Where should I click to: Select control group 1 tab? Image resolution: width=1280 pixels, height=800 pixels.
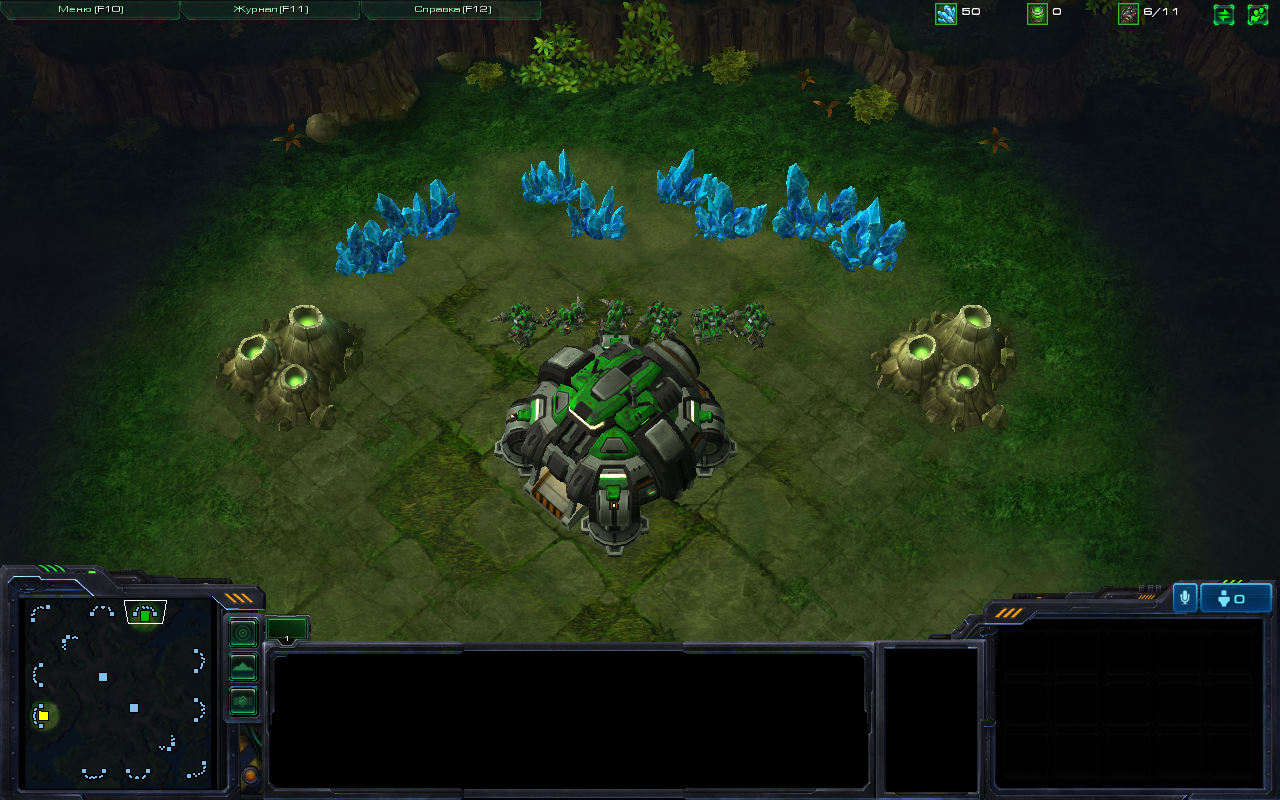(287, 631)
